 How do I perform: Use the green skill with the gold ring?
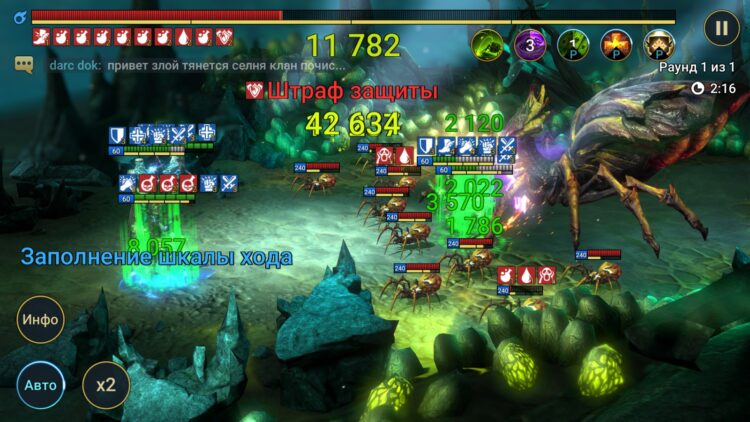488,44
